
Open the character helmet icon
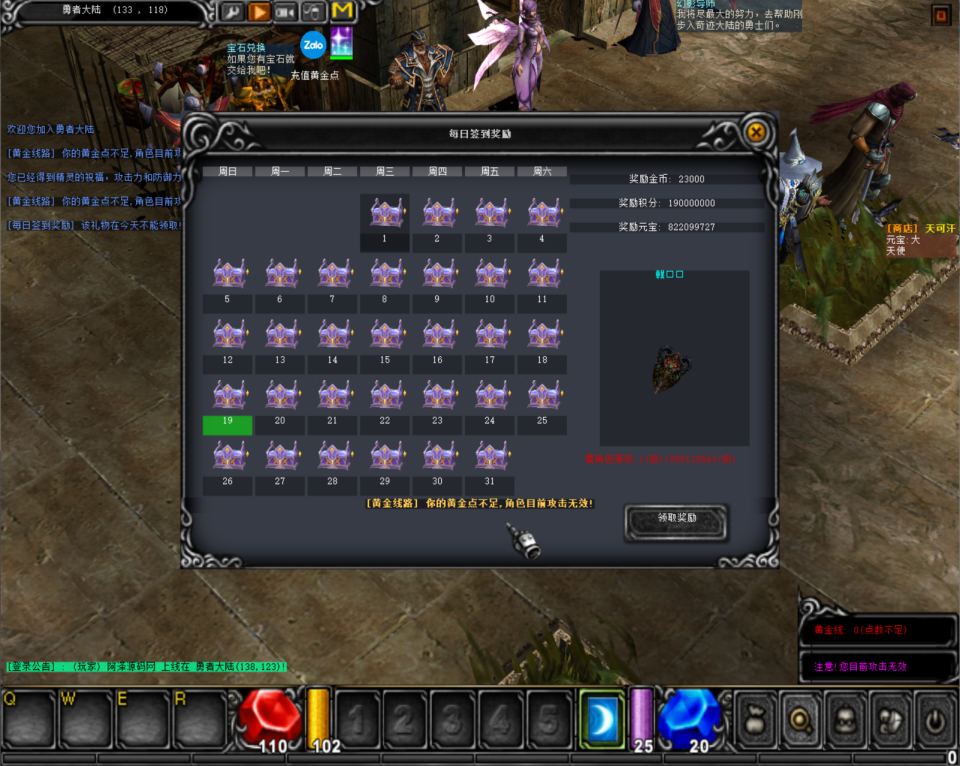point(845,718)
